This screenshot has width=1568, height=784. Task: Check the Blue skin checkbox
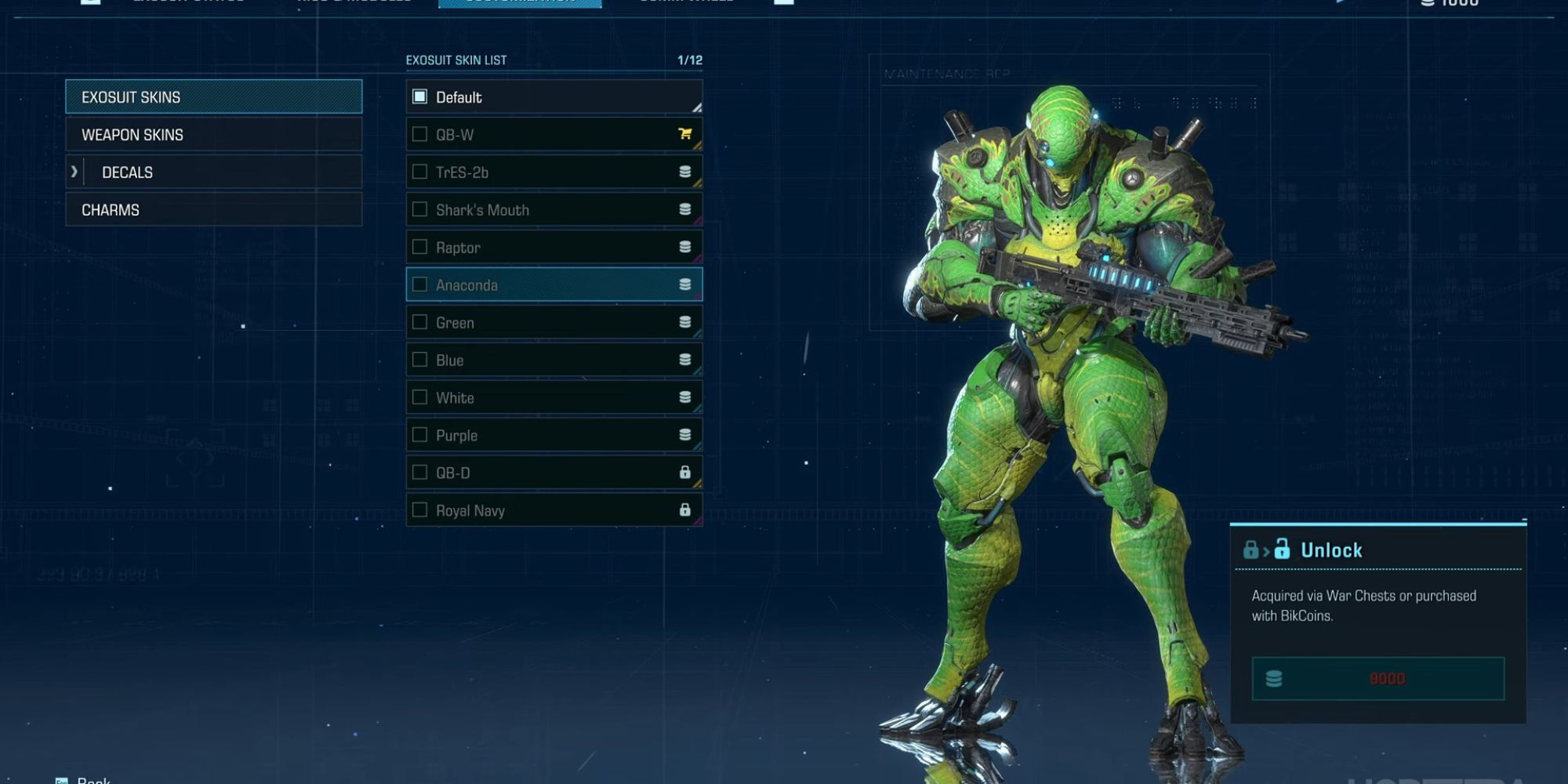(x=419, y=360)
